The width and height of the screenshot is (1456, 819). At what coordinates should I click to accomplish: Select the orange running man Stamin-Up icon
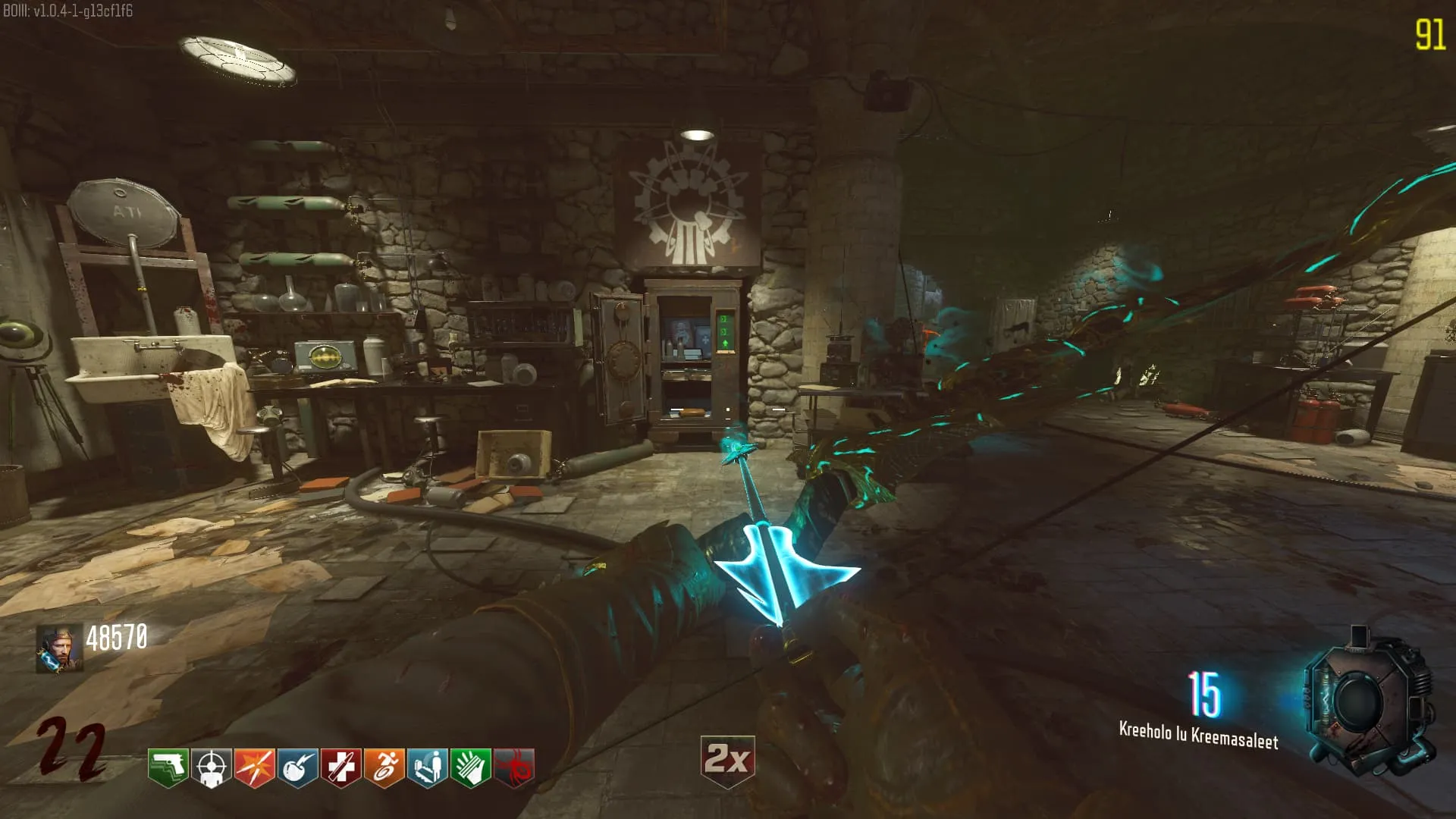[384, 767]
